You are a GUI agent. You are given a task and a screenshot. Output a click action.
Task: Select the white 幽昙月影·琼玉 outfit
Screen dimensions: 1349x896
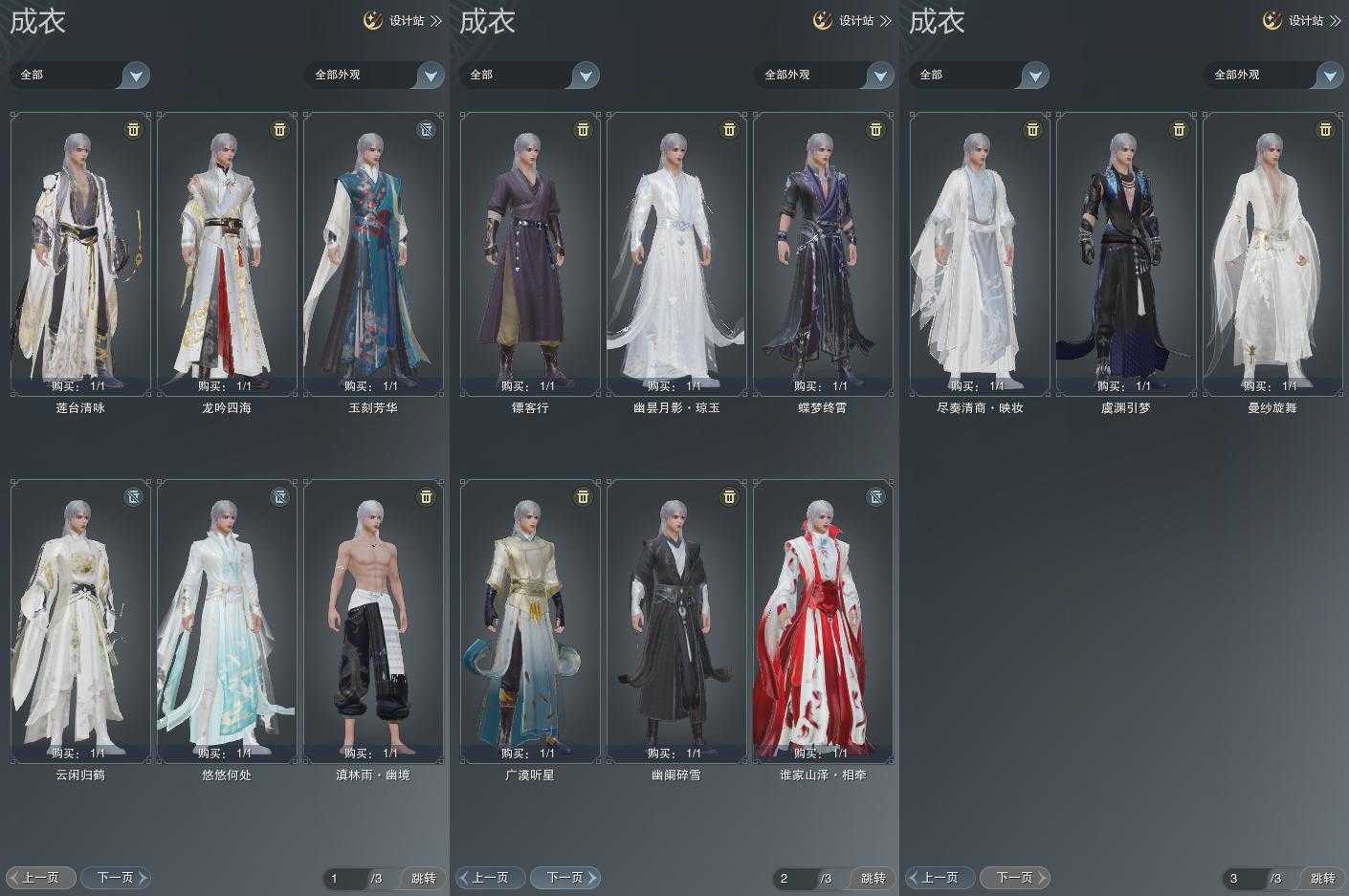pyautogui.click(x=676, y=253)
